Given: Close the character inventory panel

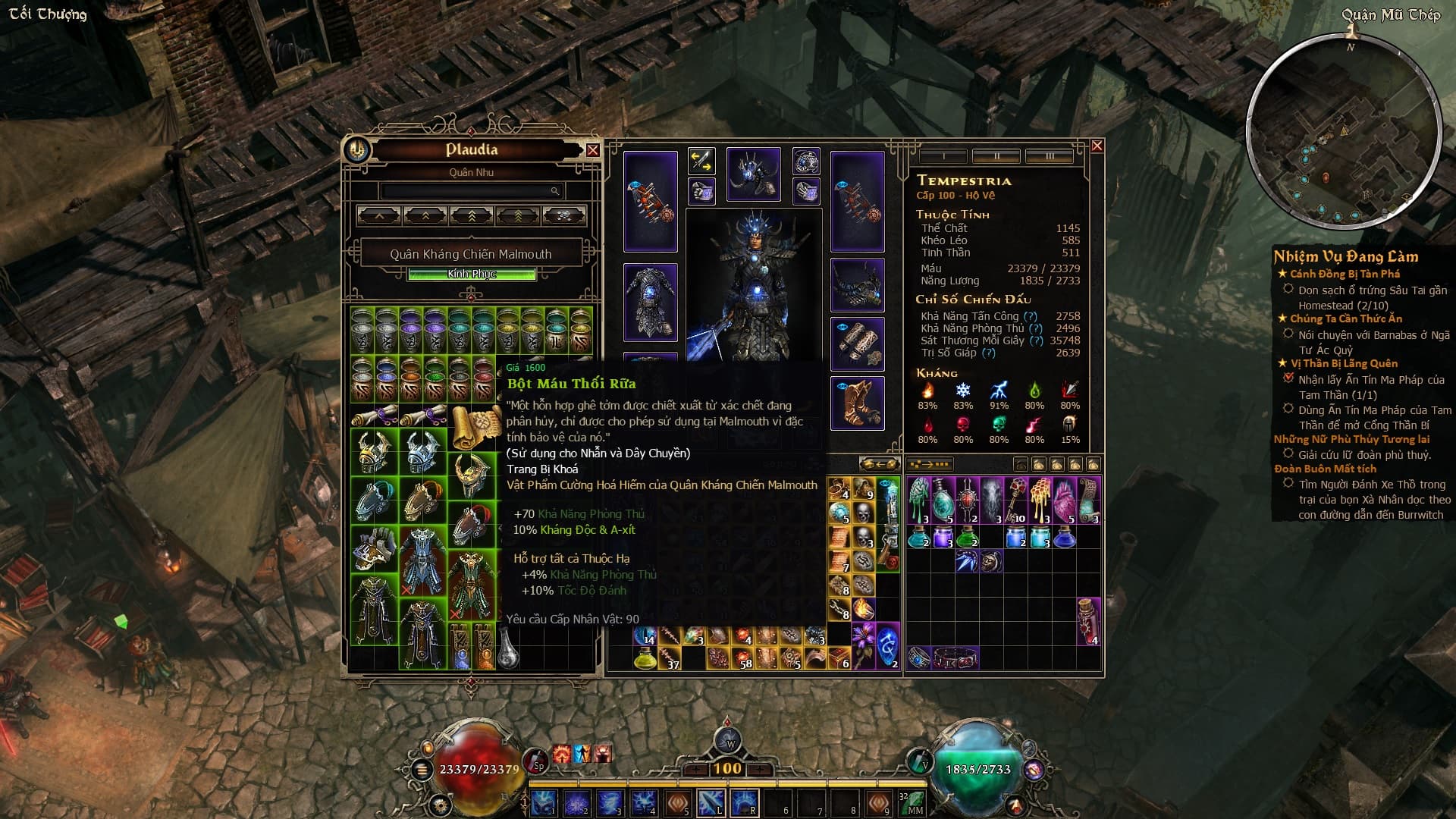Looking at the screenshot, I should click(x=1097, y=146).
